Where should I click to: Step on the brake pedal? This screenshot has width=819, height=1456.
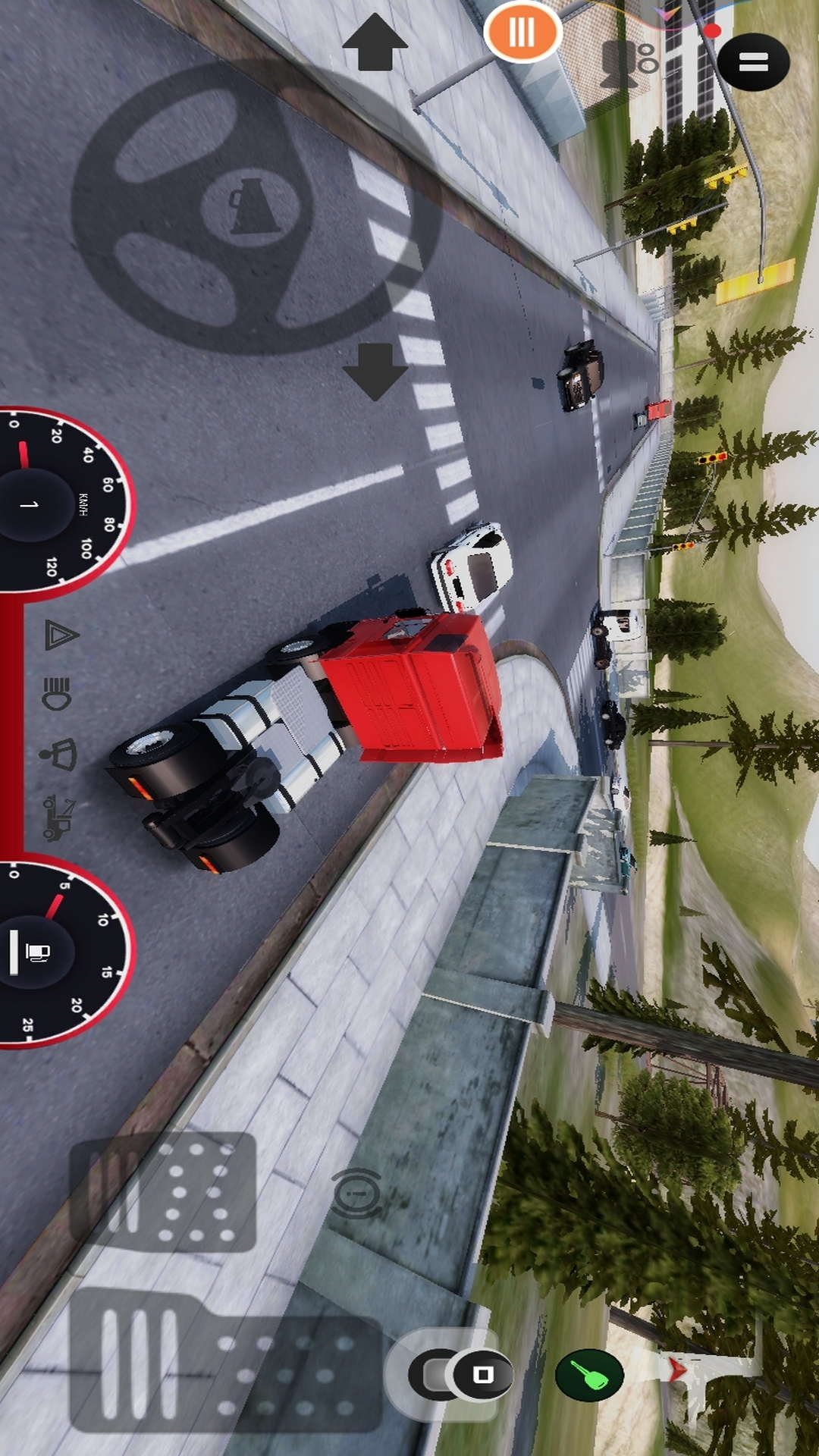163,1191
